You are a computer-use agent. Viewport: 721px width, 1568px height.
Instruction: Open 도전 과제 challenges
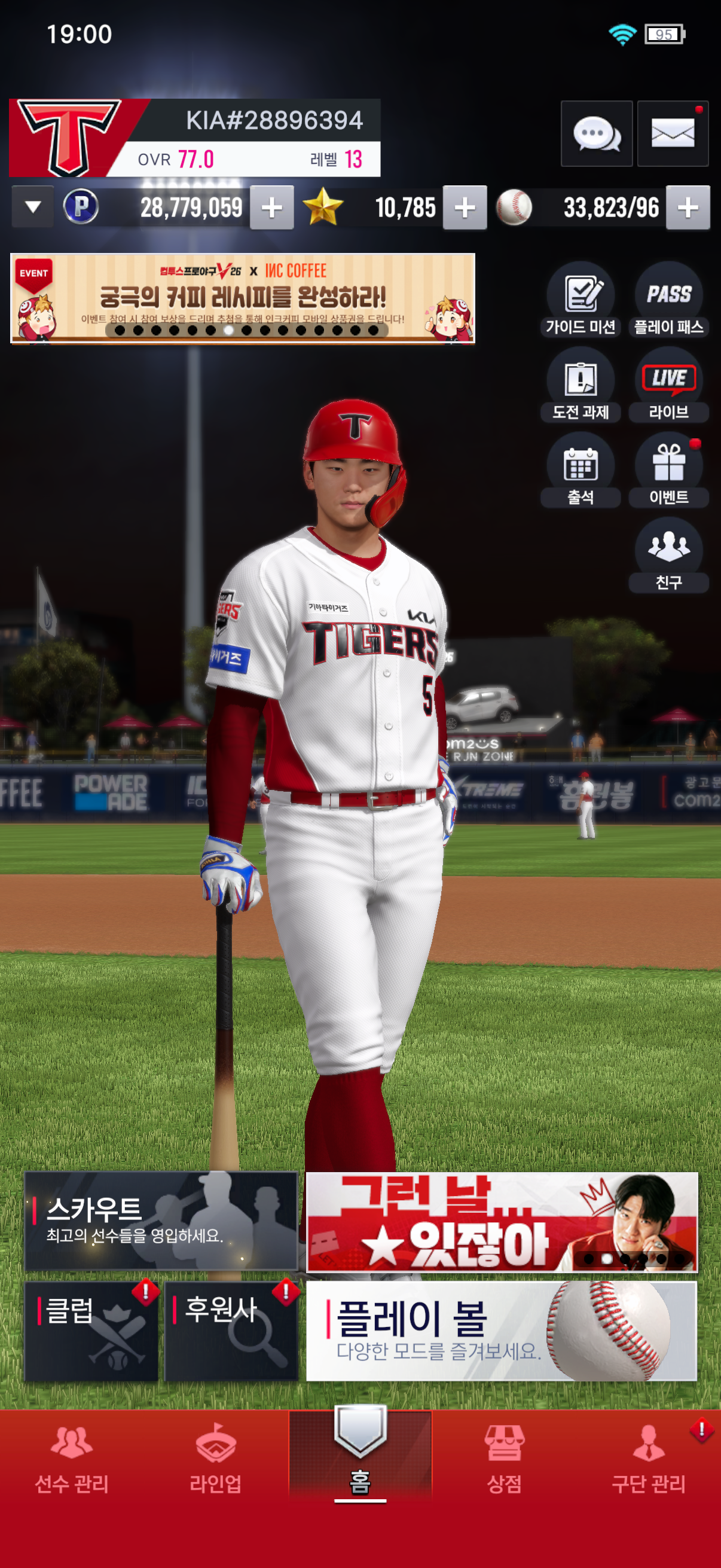pyautogui.click(x=581, y=385)
